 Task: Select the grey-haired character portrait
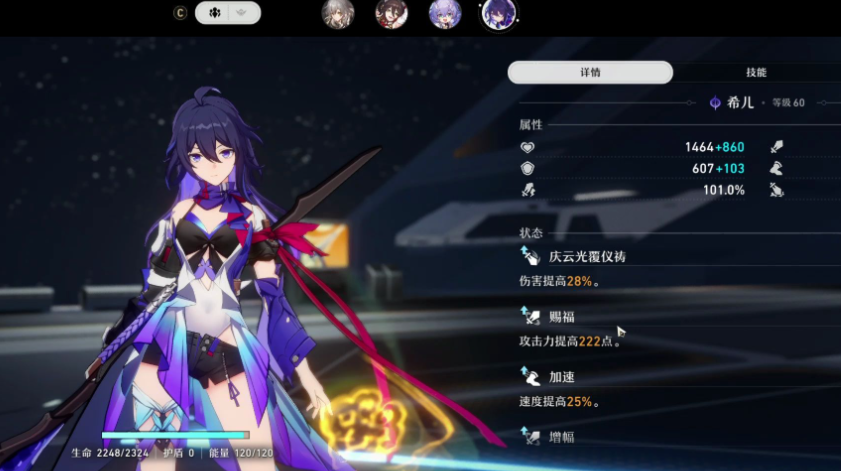[337, 14]
